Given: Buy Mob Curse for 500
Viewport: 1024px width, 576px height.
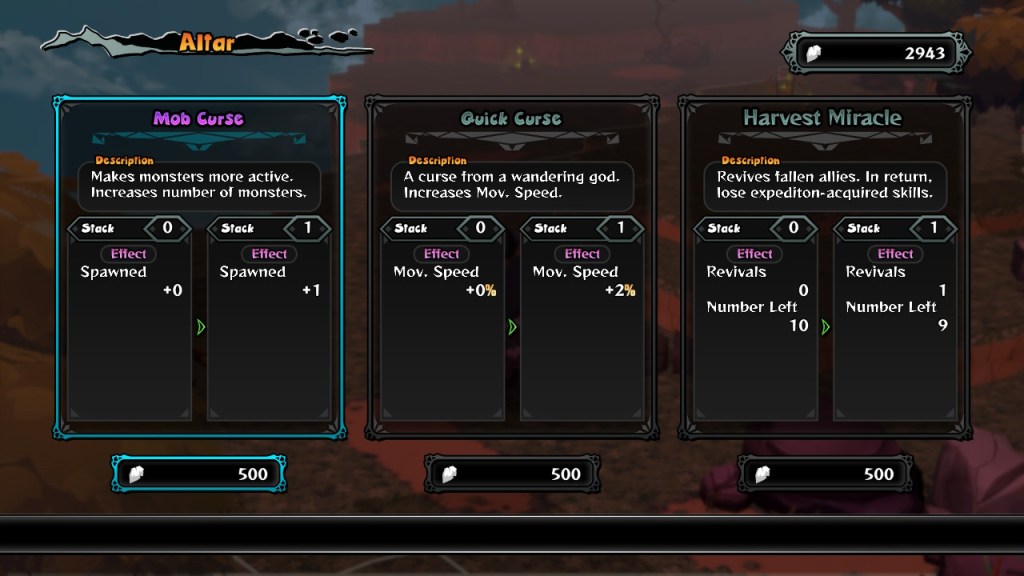Looking at the screenshot, I should pyautogui.click(x=199, y=473).
